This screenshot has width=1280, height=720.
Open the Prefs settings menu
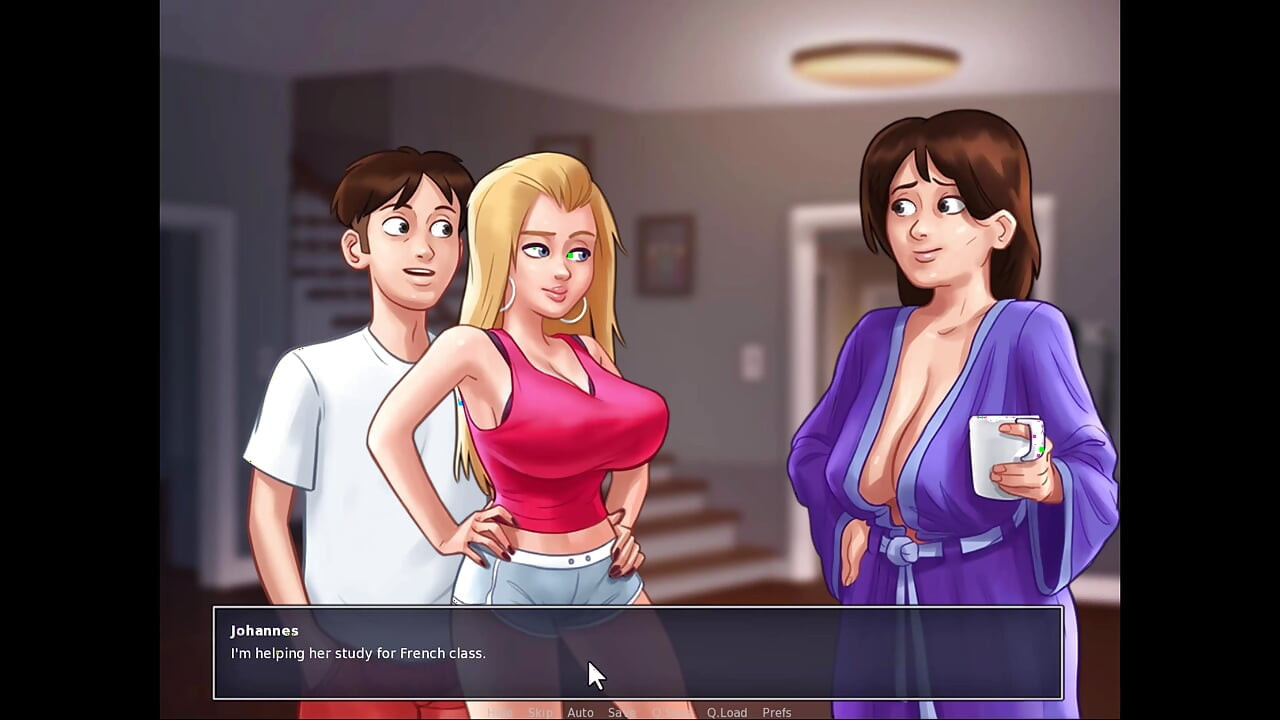click(x=777, y=712)
